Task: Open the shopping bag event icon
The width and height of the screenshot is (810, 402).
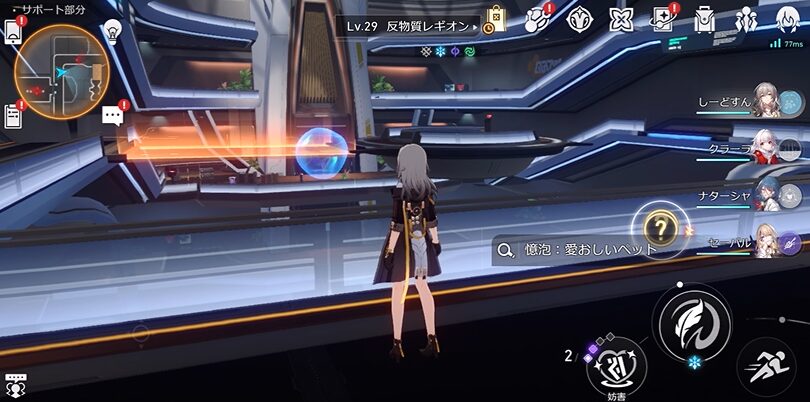Action: coord(495,19)
